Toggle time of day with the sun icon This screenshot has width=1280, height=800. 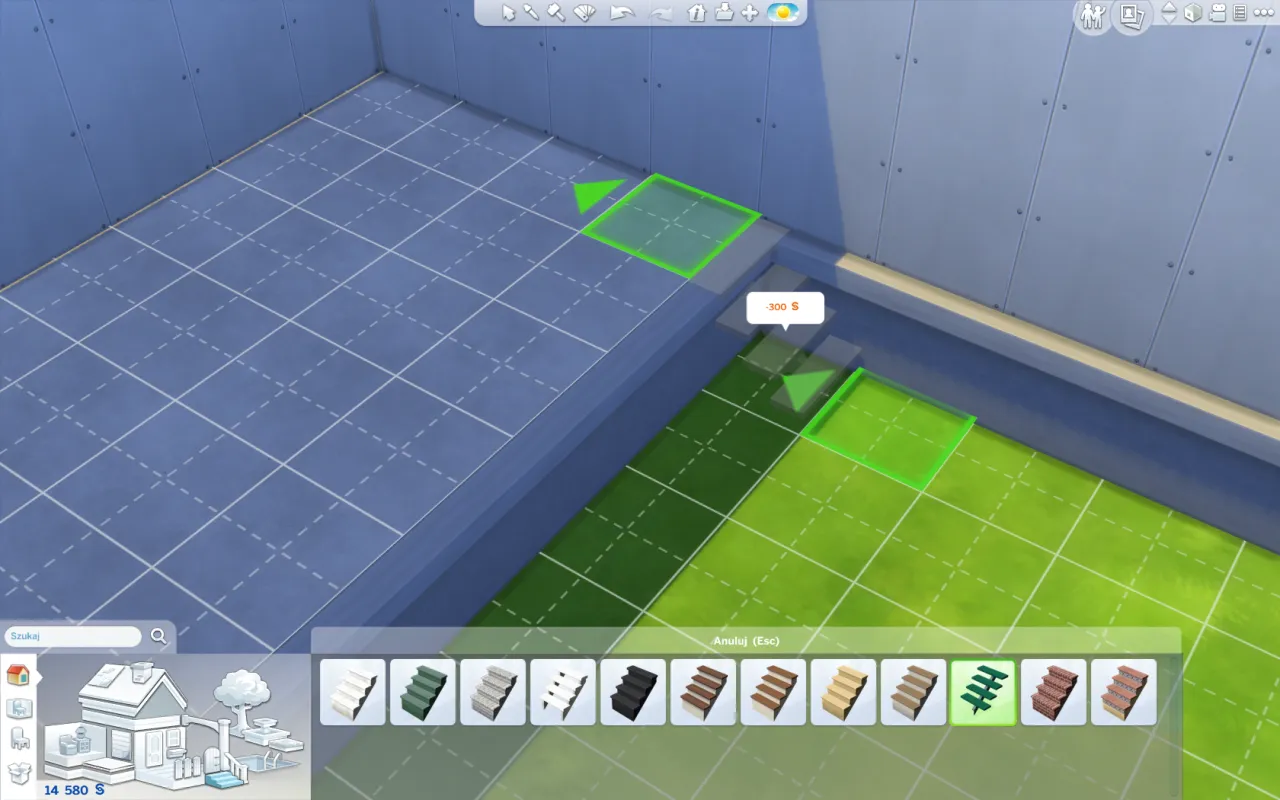pos(781,13)
